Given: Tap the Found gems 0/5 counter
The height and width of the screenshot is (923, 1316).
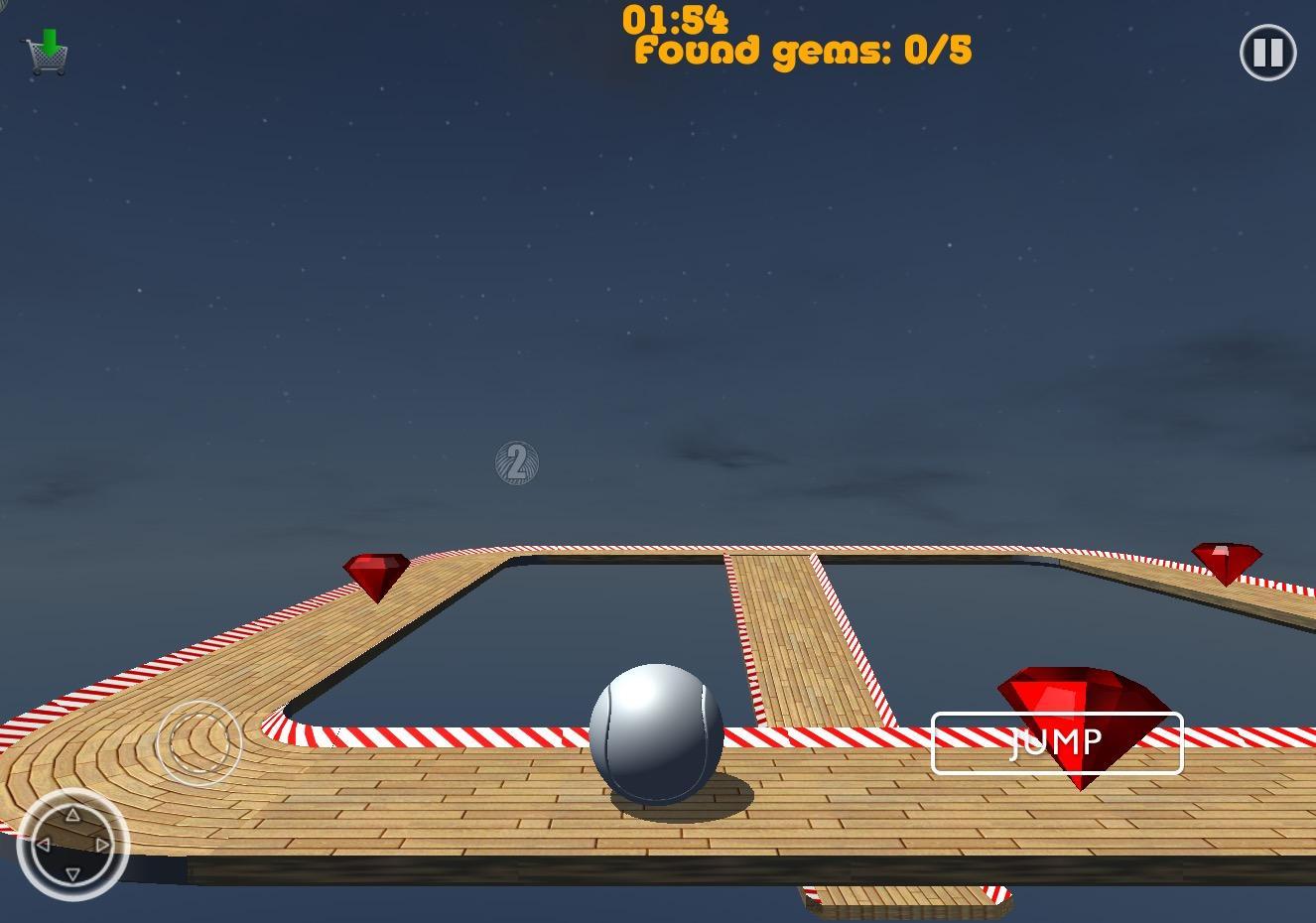Looking at the screenshot, I should pos(802,51).
